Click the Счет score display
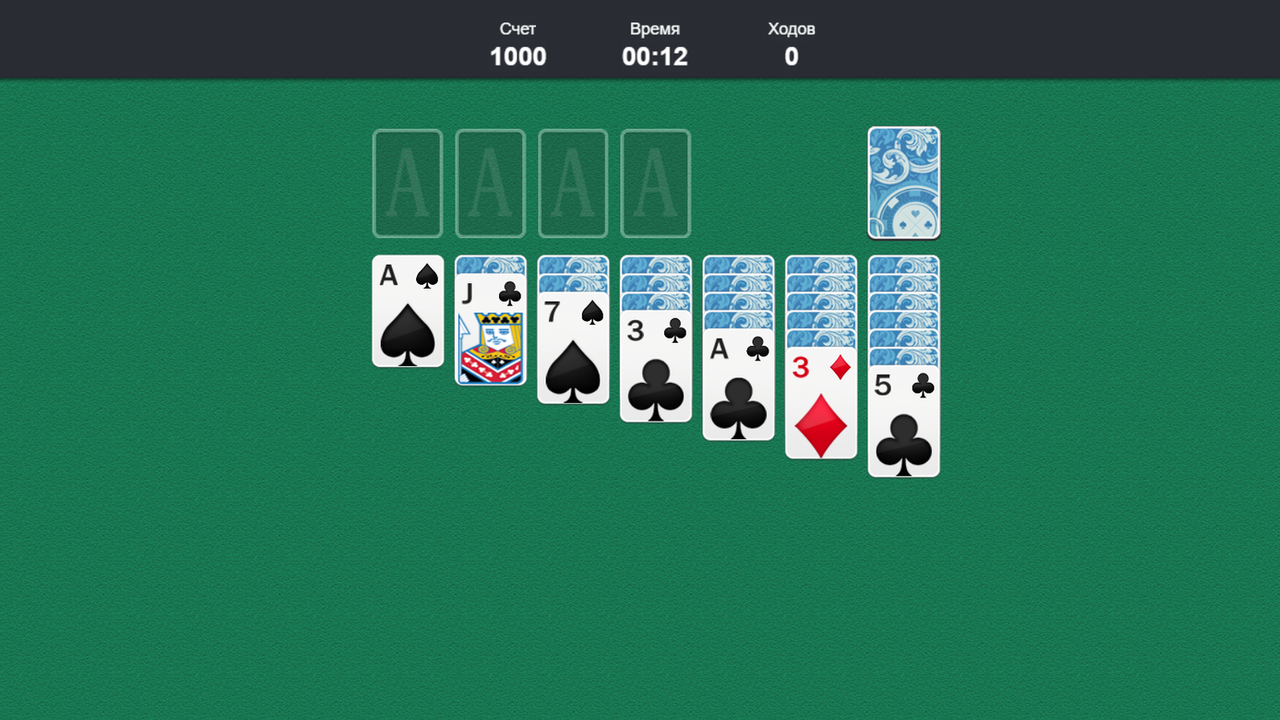This screenshot has width=1280, height=720. 517,43
